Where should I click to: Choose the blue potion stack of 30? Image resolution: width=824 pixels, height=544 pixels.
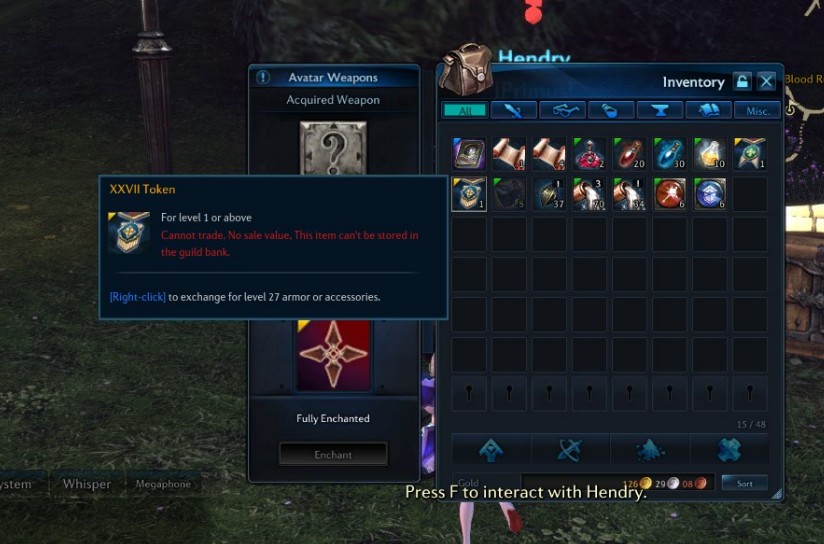[670, 153]
